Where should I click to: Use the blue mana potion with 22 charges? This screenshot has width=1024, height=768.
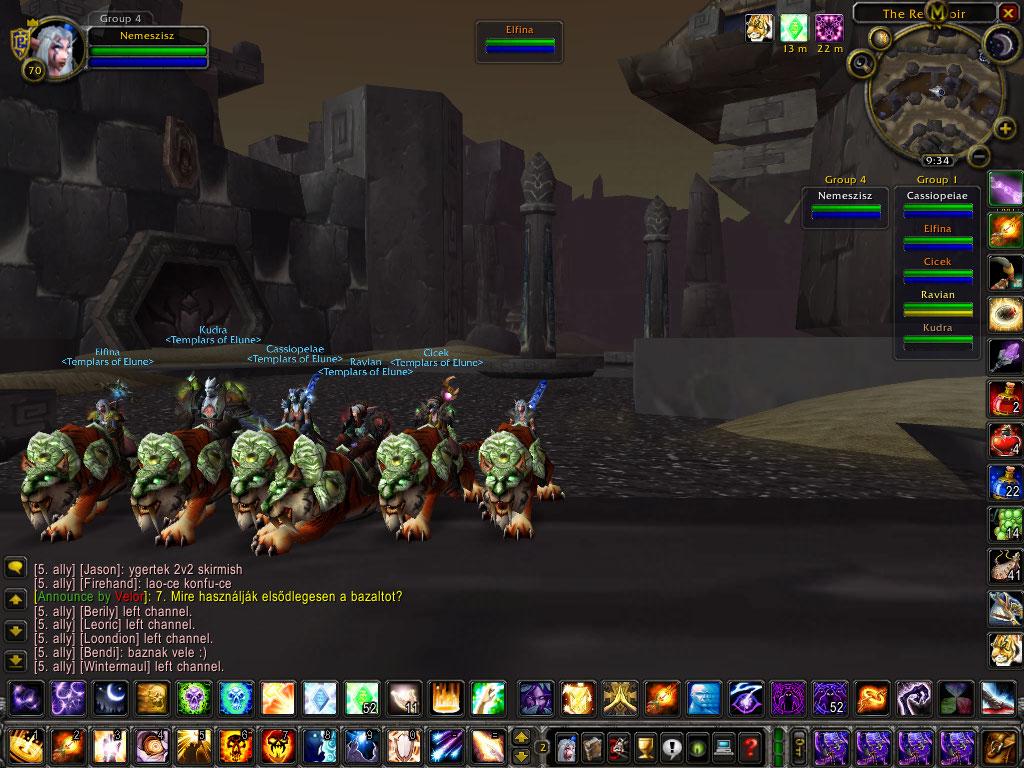[1004, 481]
